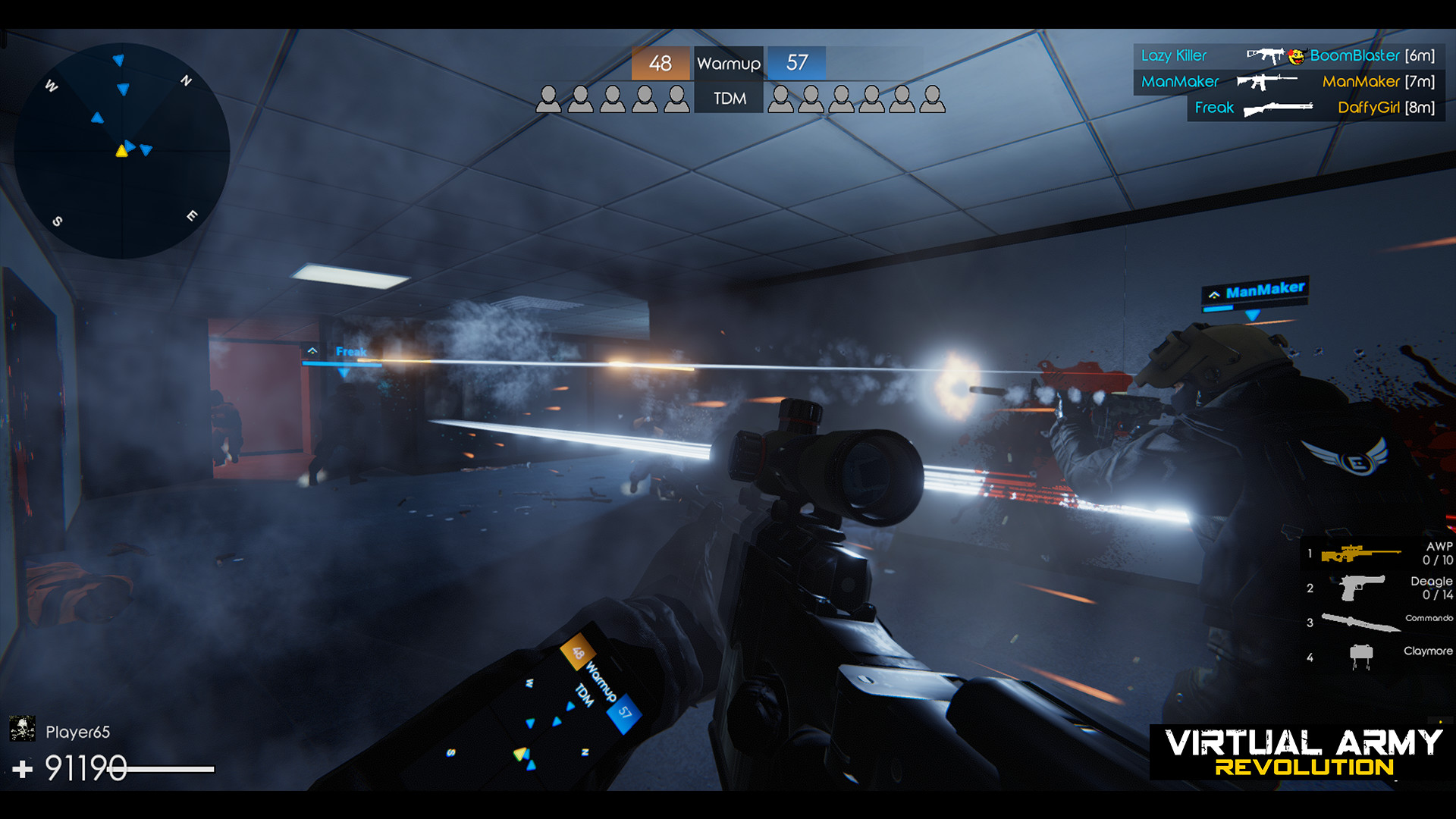
Task: Expand the chevron on Freak's nameplate
Action: point(313,351)
